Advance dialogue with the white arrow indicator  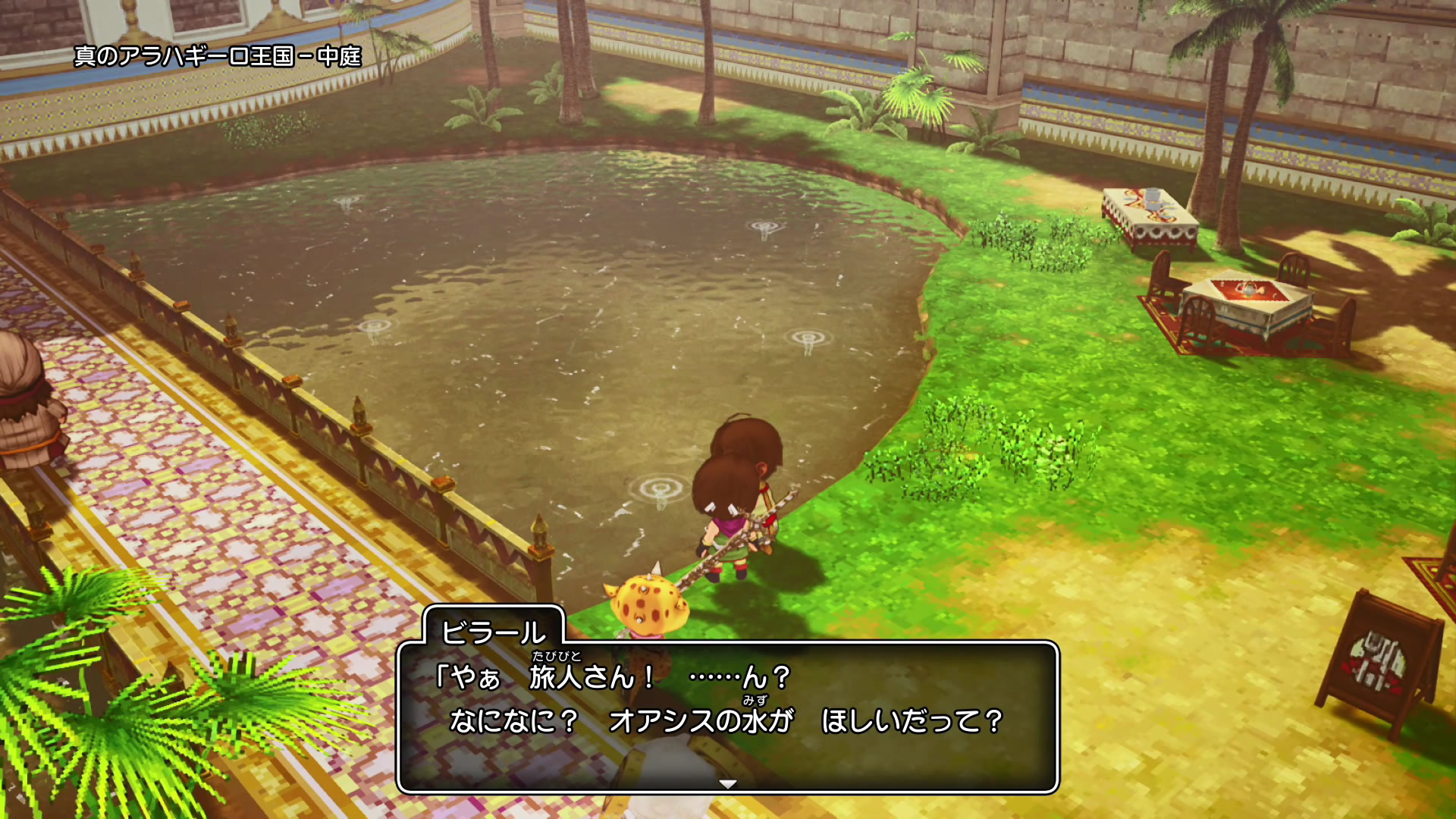tap(727, 783)
